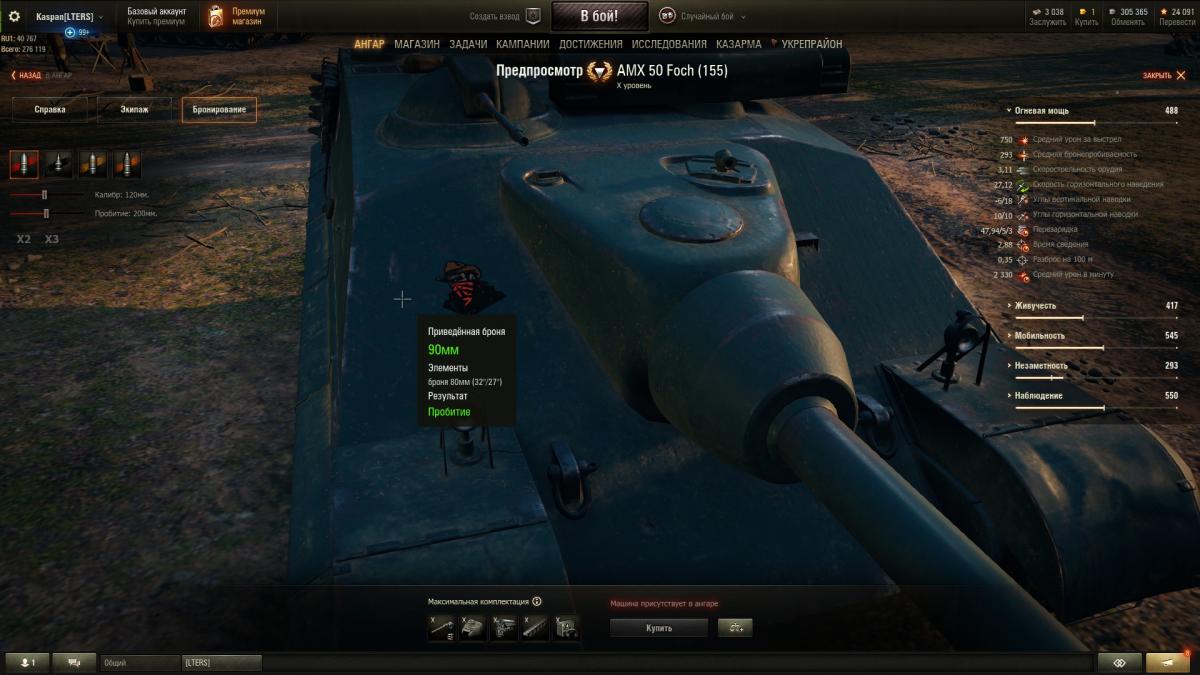Click «Создать взвод» to create a platoon
Screen dimensions: 1200x675
point(505,16)
